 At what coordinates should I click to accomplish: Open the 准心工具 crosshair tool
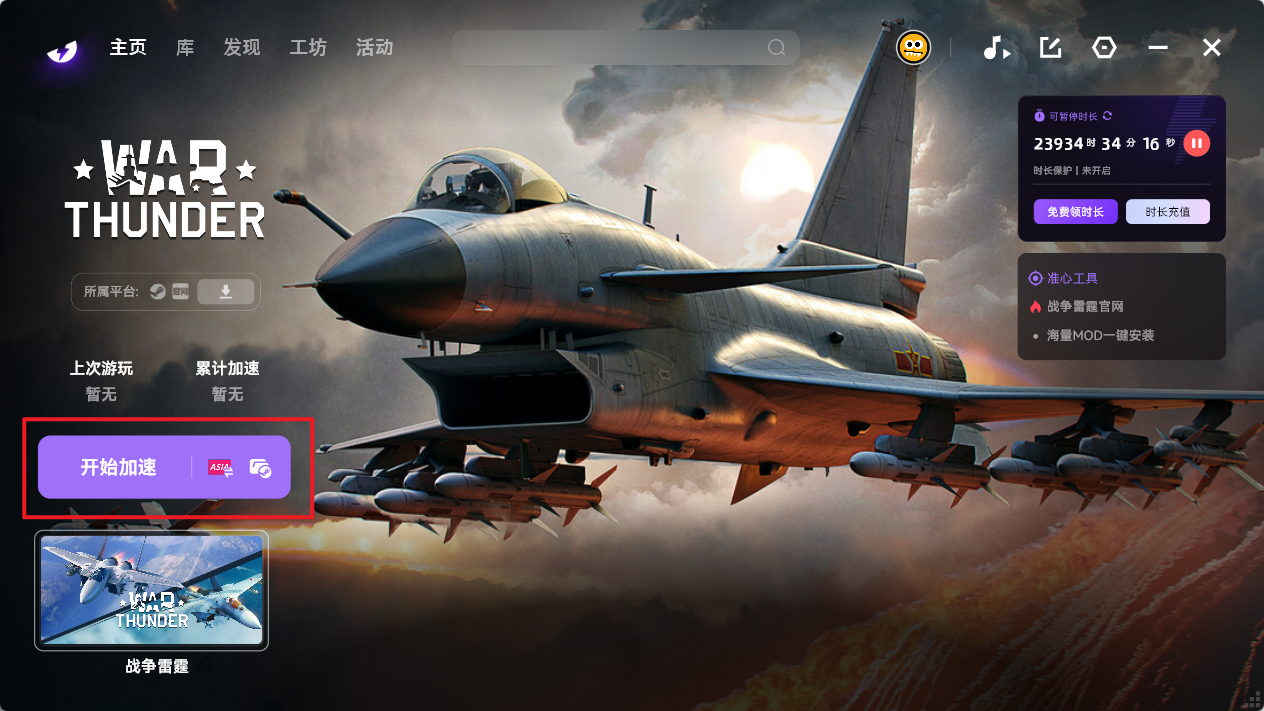(1072, 278)
